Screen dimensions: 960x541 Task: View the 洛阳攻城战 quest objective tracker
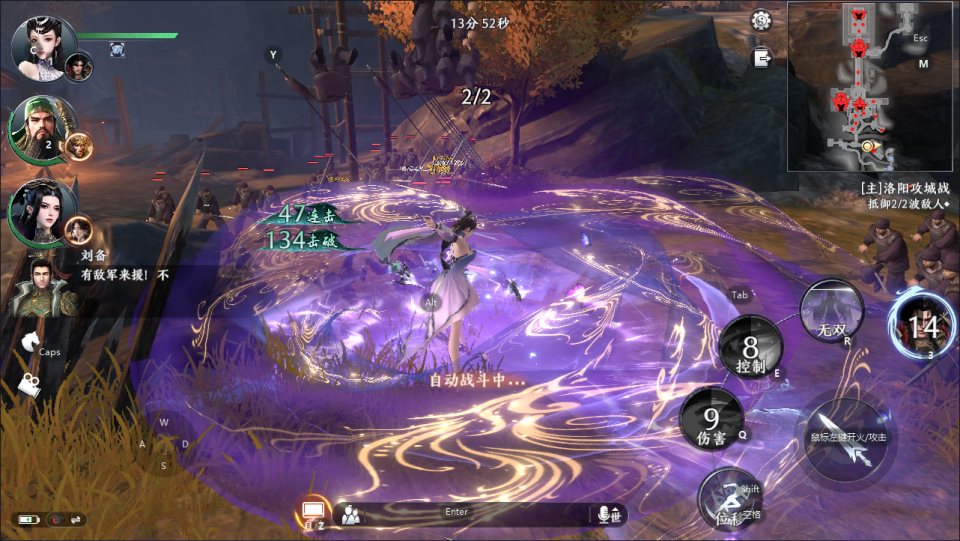906,195
